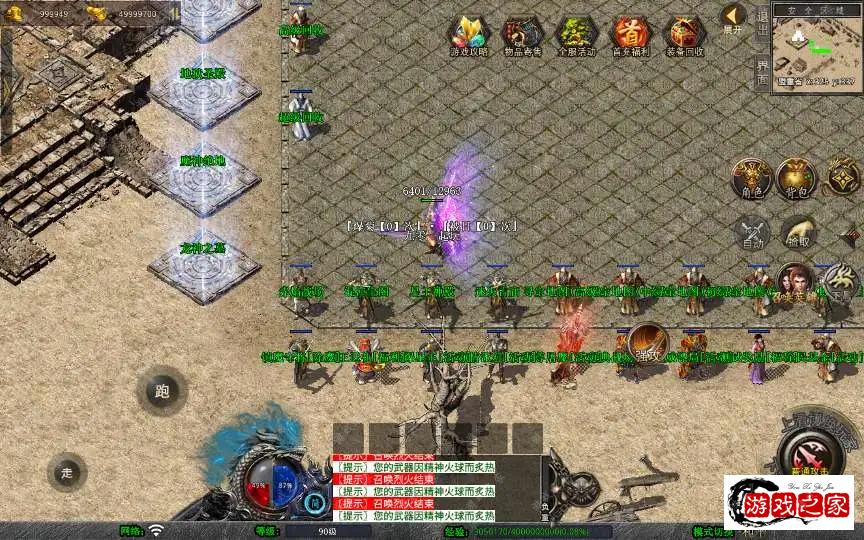Use the 强攻 strong attack skill
This screenshot has height=540, width=864.
[x=648, y=344]
